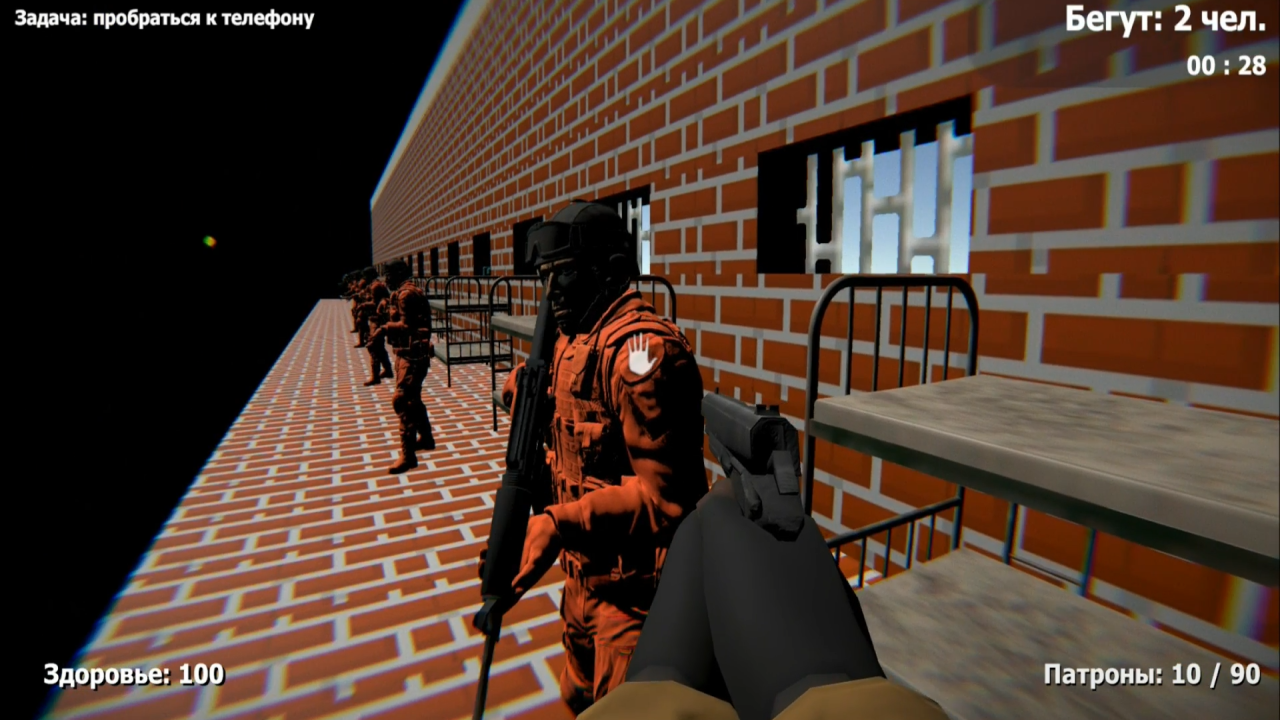Click the health readout 'Здоровье: 100'

(x=133, y=672)
